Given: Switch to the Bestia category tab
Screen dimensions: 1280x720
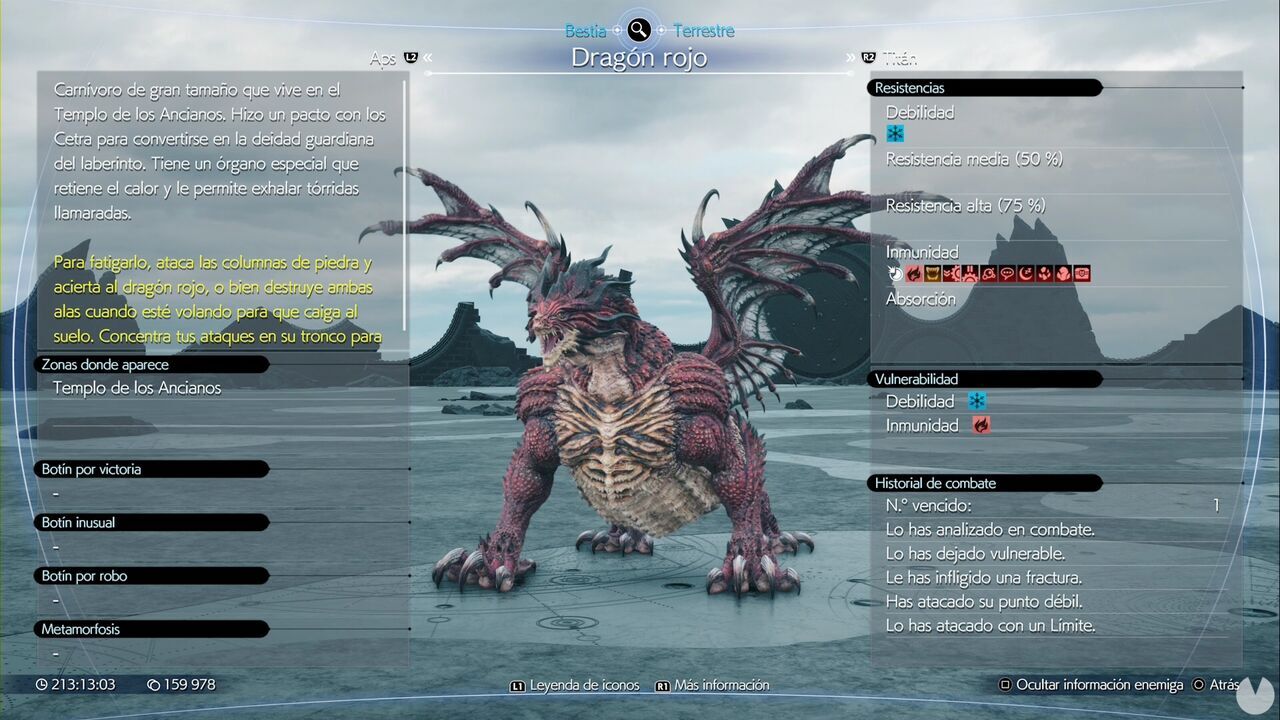Looking at the screenshot, I should coord(588,30).
